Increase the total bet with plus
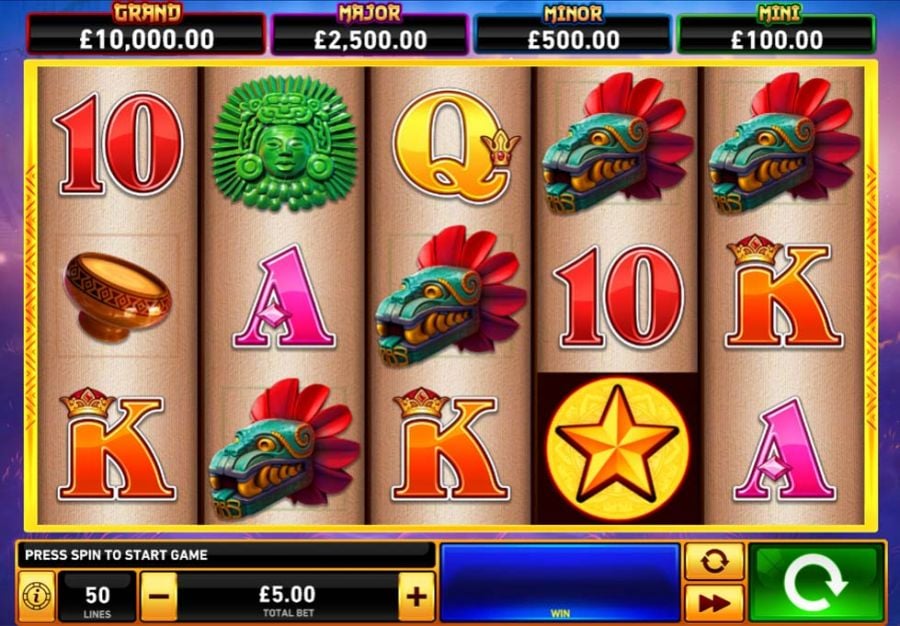This screenshot has width=900, height=626. click(x=416, y=598)
